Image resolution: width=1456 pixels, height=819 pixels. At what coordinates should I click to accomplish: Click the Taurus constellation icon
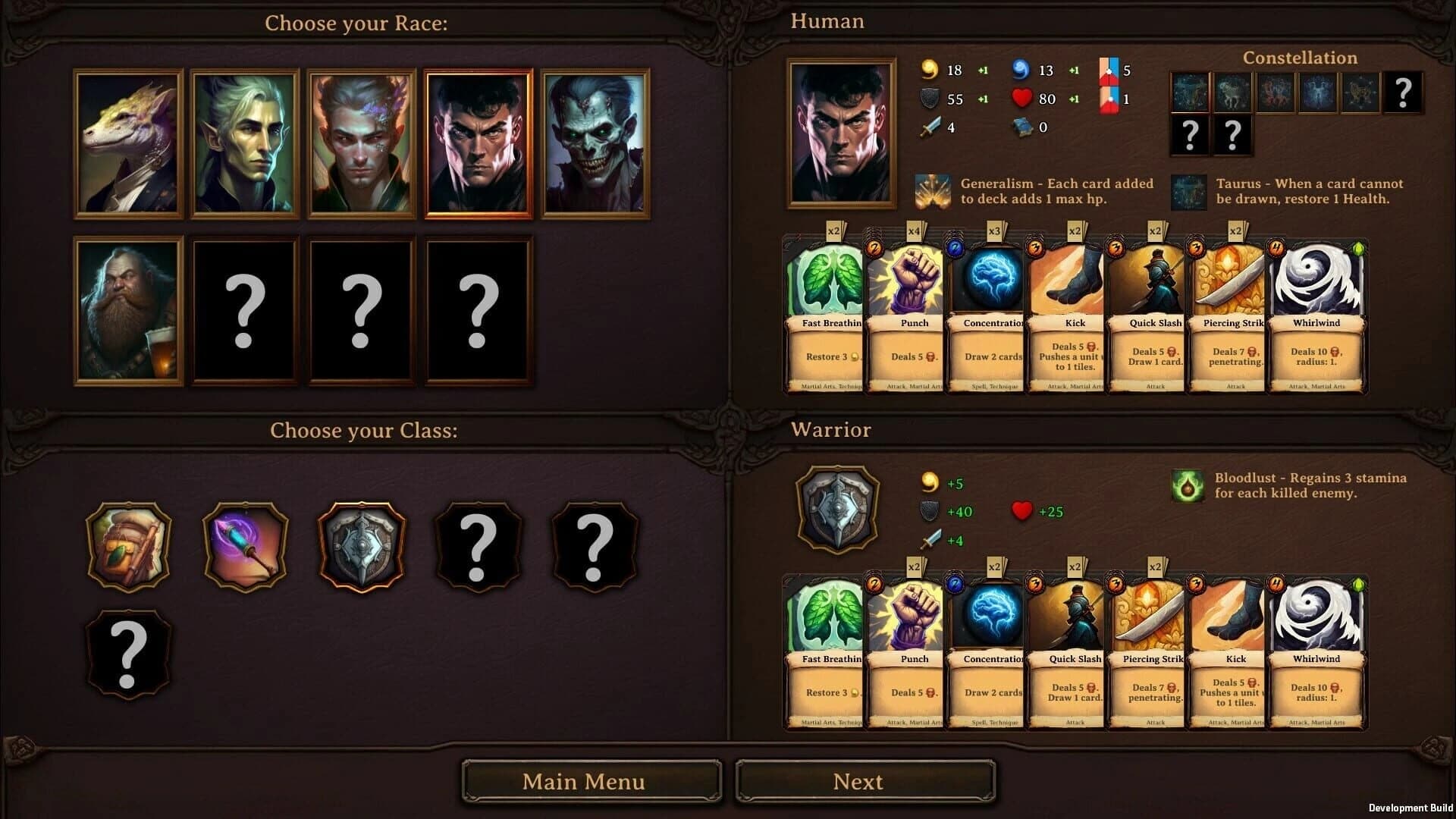pyautogui.click(x=1188, y=193)
